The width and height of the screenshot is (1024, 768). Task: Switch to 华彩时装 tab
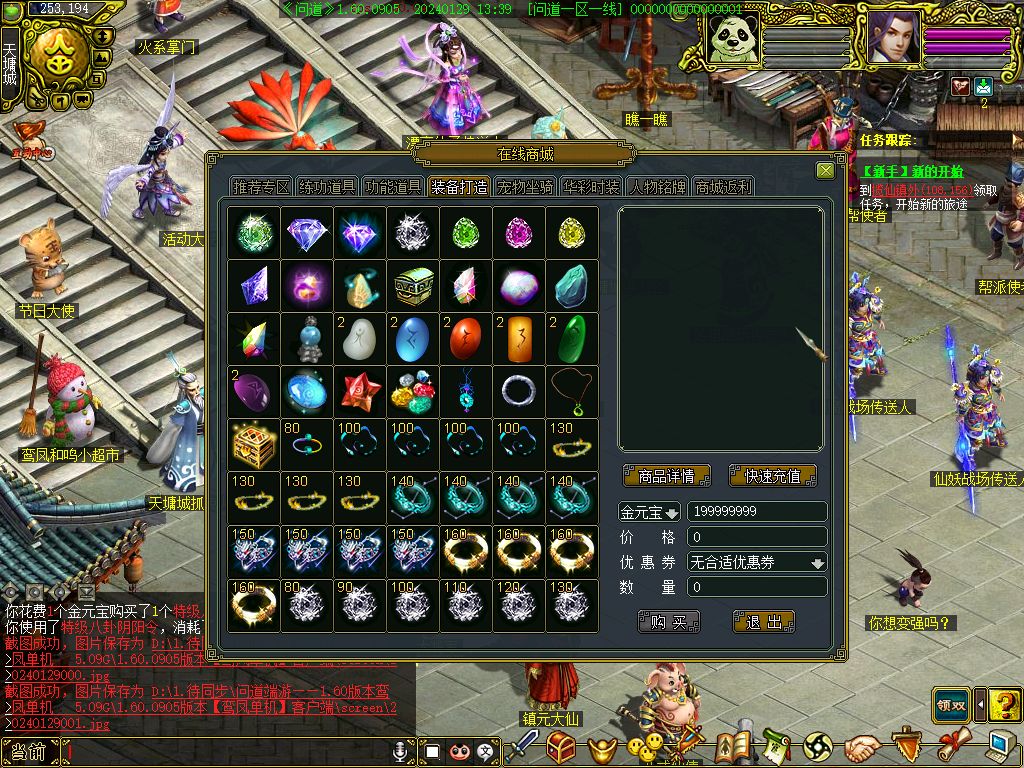(x=591, y=187)
